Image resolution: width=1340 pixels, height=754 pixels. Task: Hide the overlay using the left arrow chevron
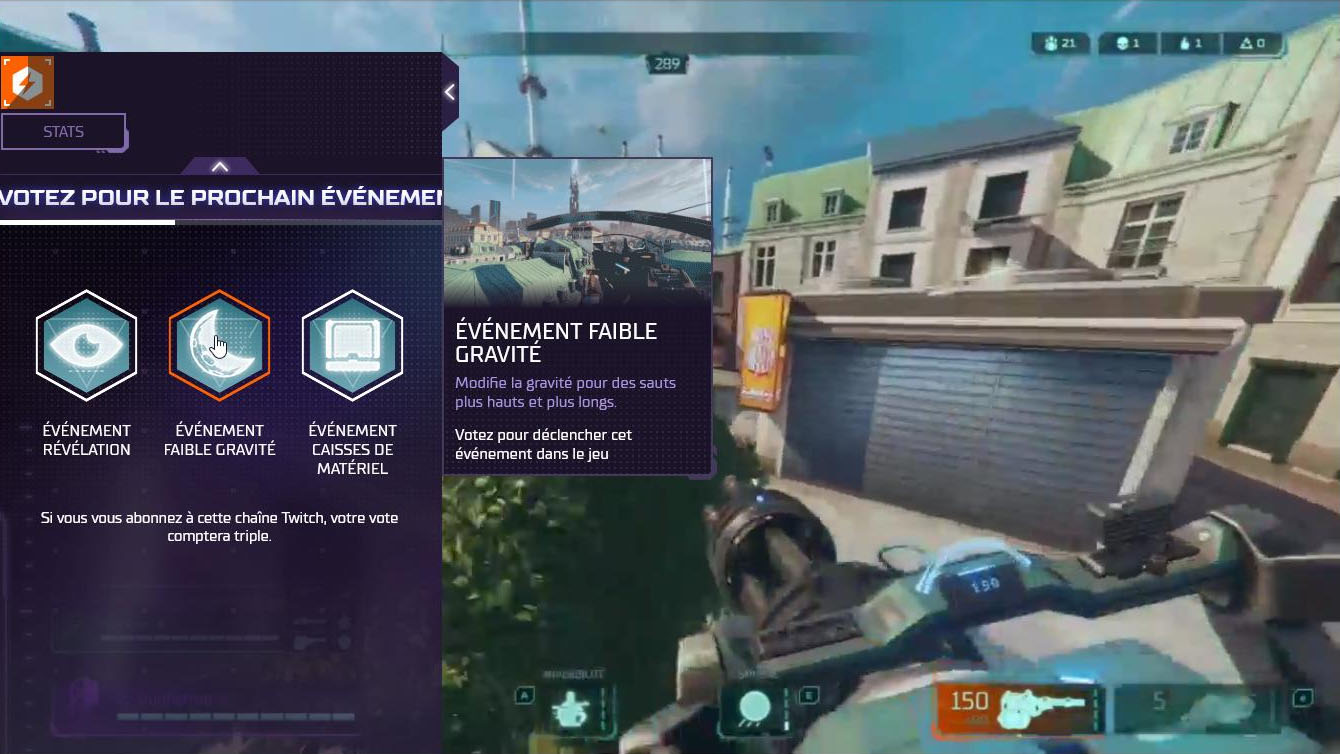click(x=449, y=91)
